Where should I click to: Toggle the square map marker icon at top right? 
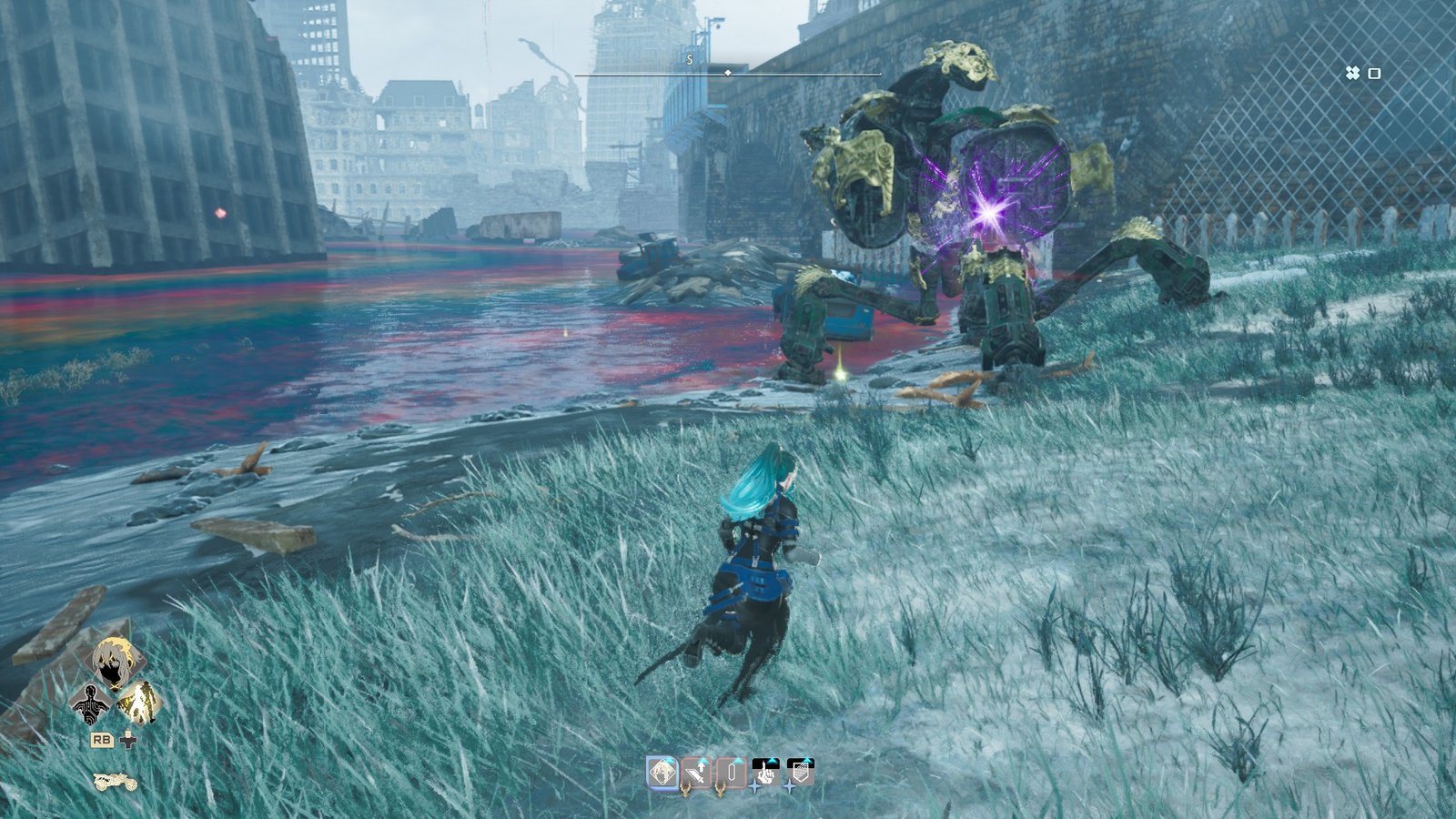point(1377,71)
